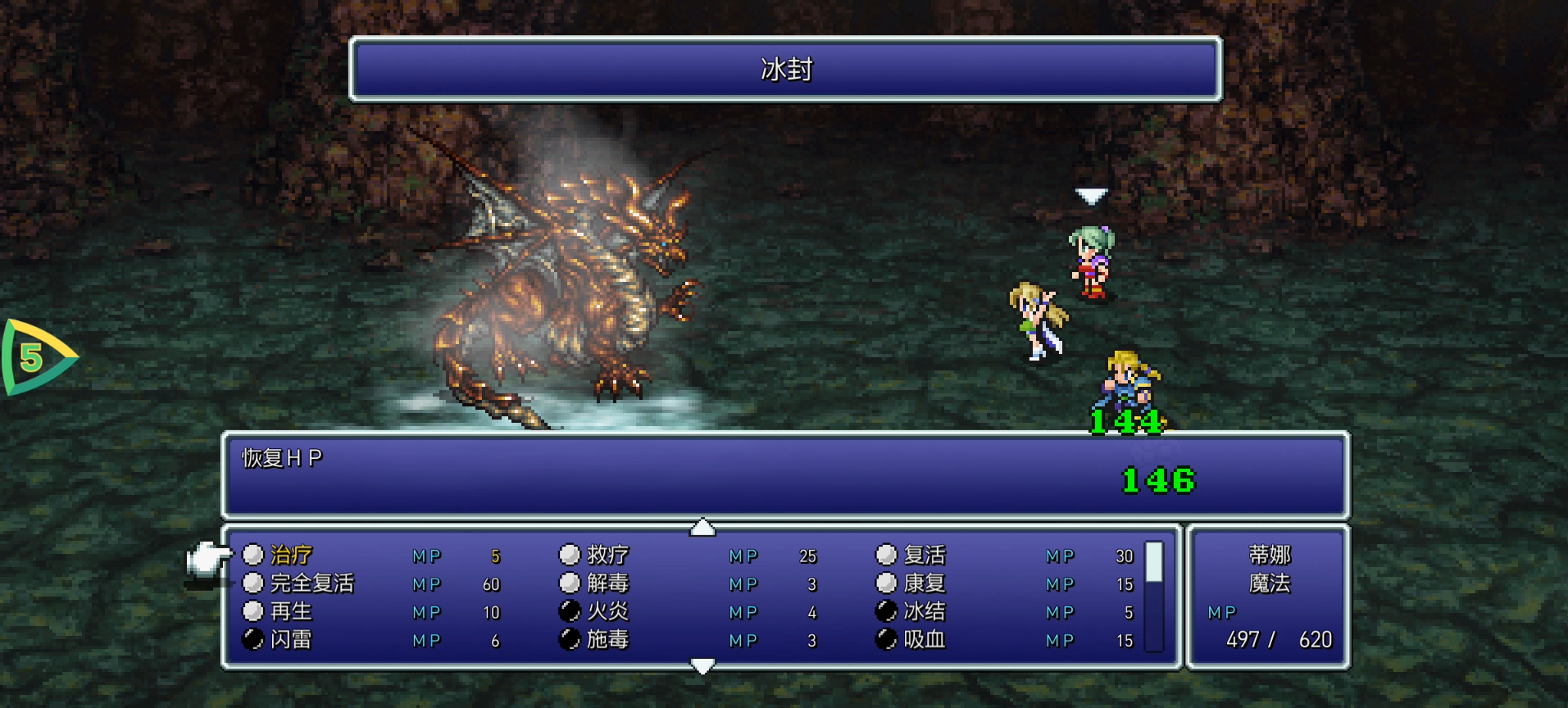This screenshot has width=1568, height=708.
Task: Choose the 完全复活 spell
Action: click(x=311, y=583)
